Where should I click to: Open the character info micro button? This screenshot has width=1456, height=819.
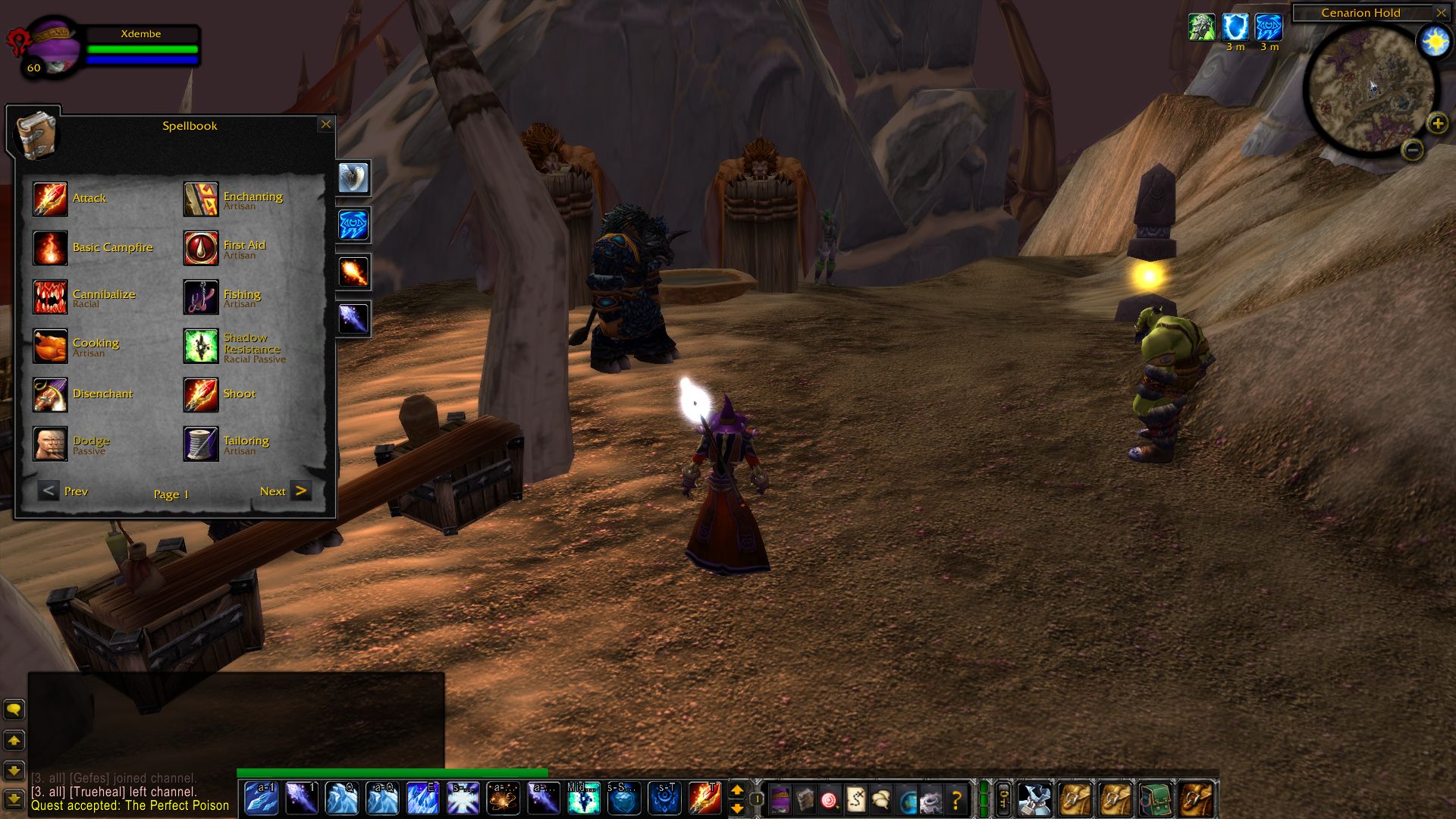pos(780,799)
